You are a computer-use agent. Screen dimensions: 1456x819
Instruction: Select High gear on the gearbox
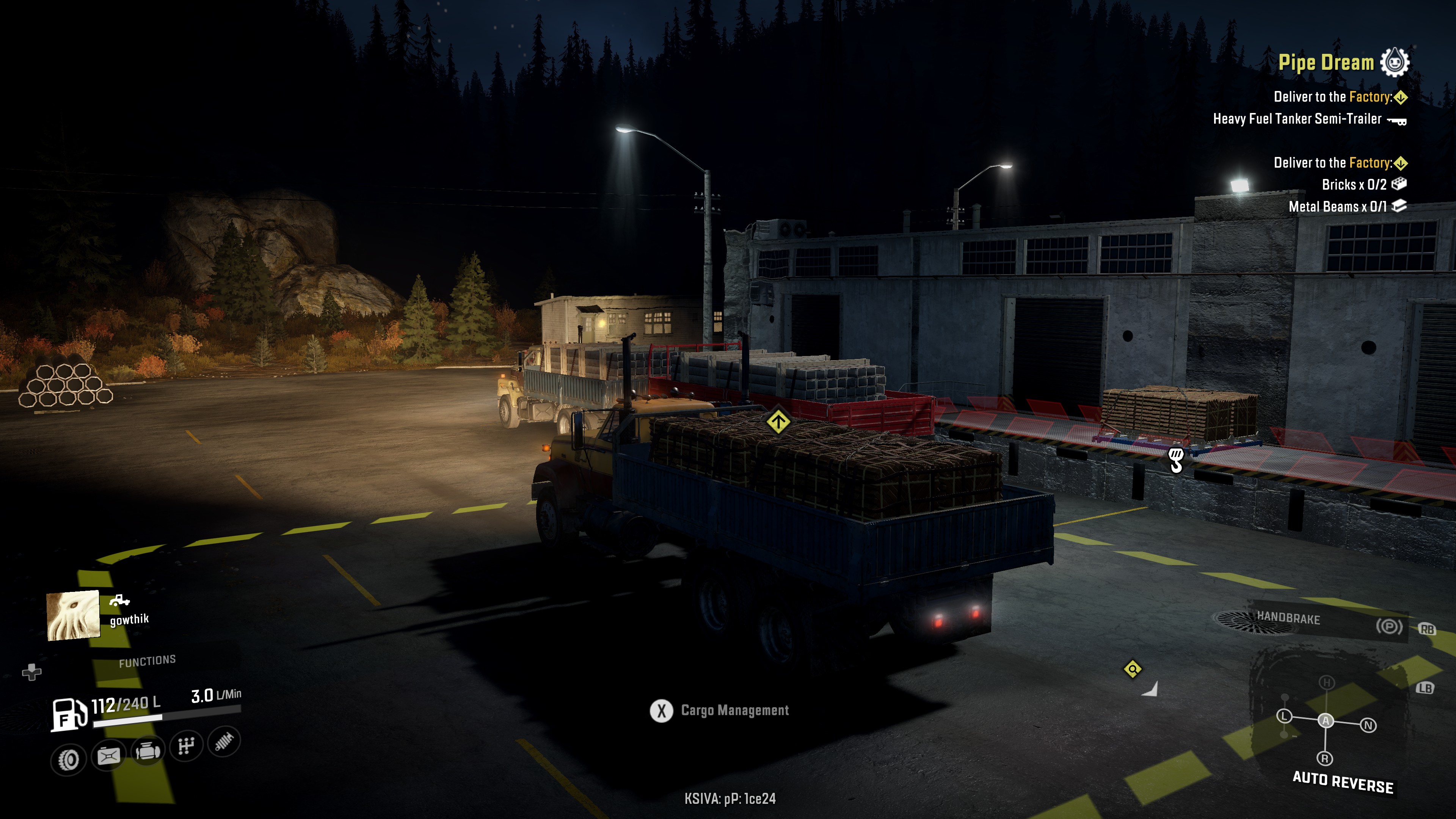click(1326, 682)
